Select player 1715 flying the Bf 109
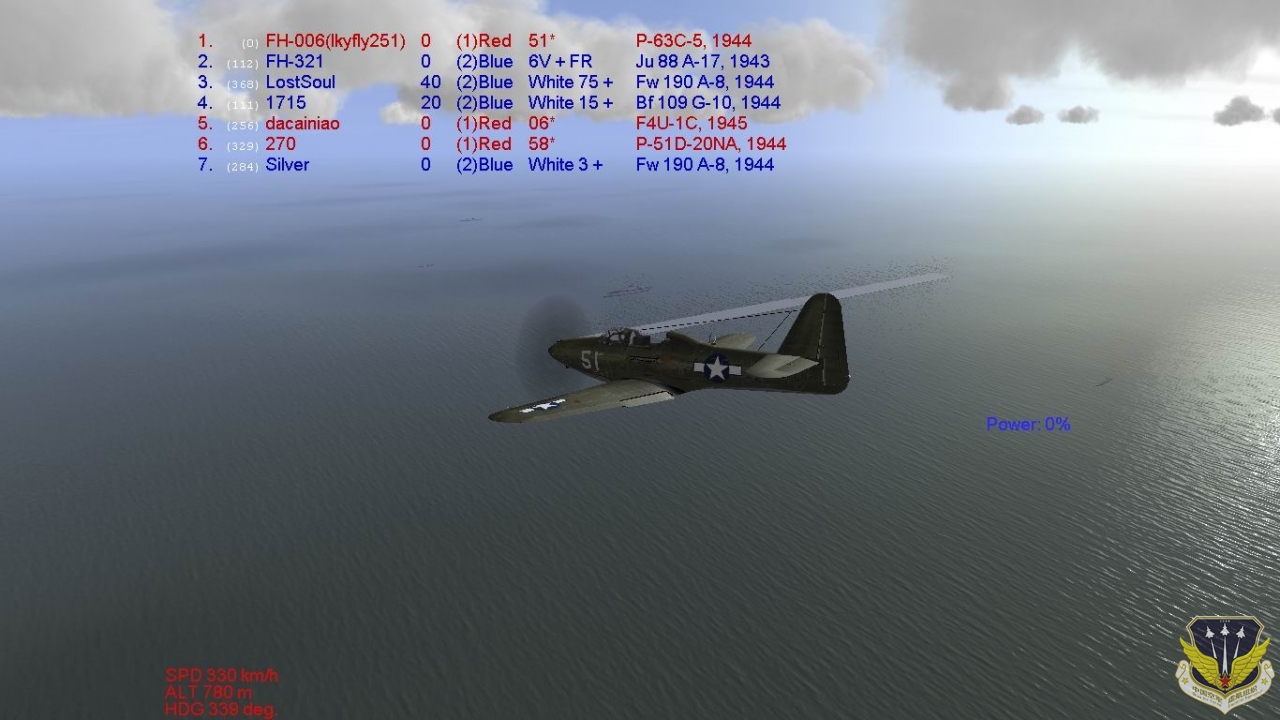Image resolution: width=1280 pixels, height=720 pixels. tap(286, 103)
